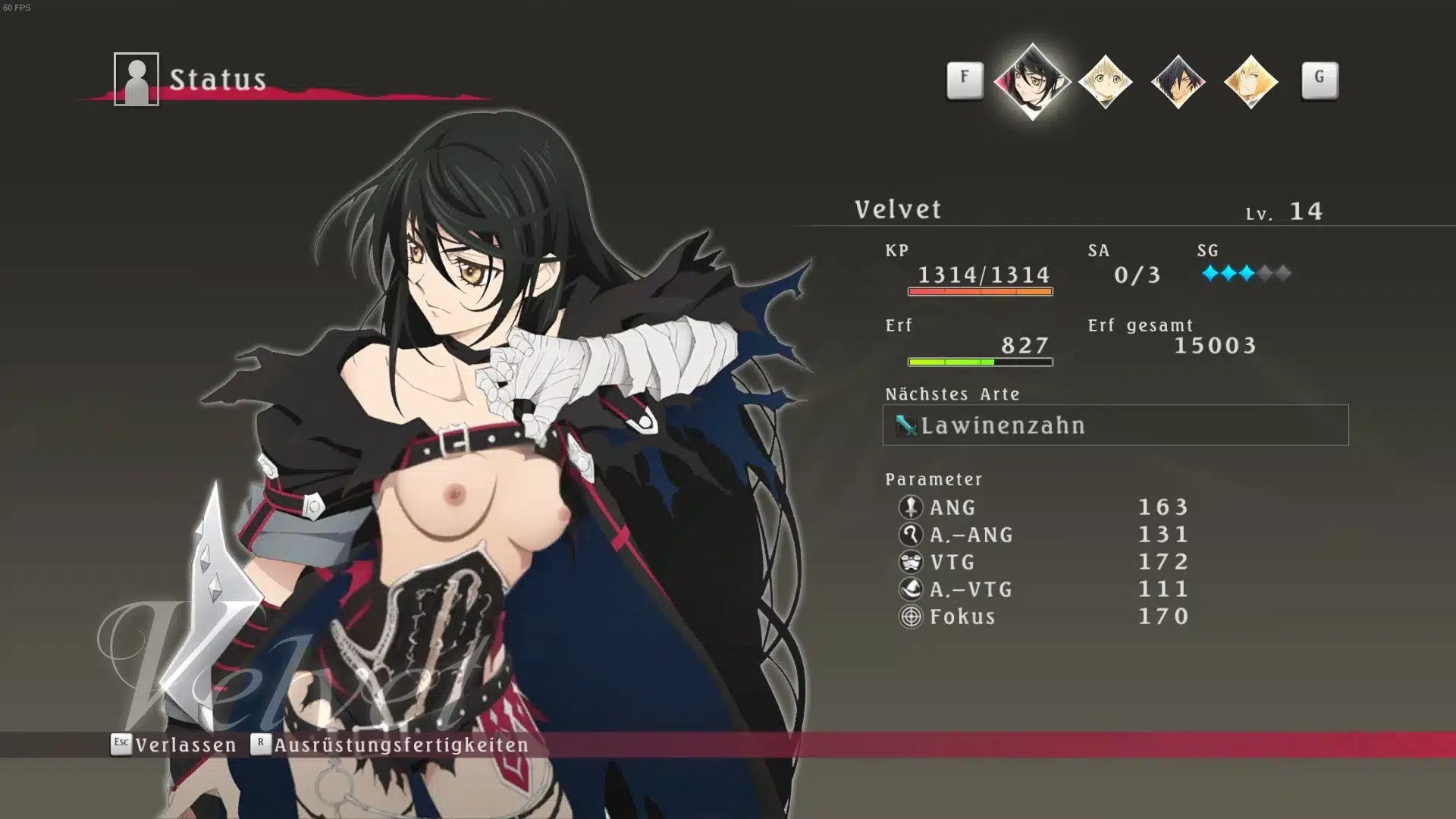Choose the dark blue-haired character portrait
Image resolution: width=1456 pixels, height=819 pixels.
[1178, 81]
